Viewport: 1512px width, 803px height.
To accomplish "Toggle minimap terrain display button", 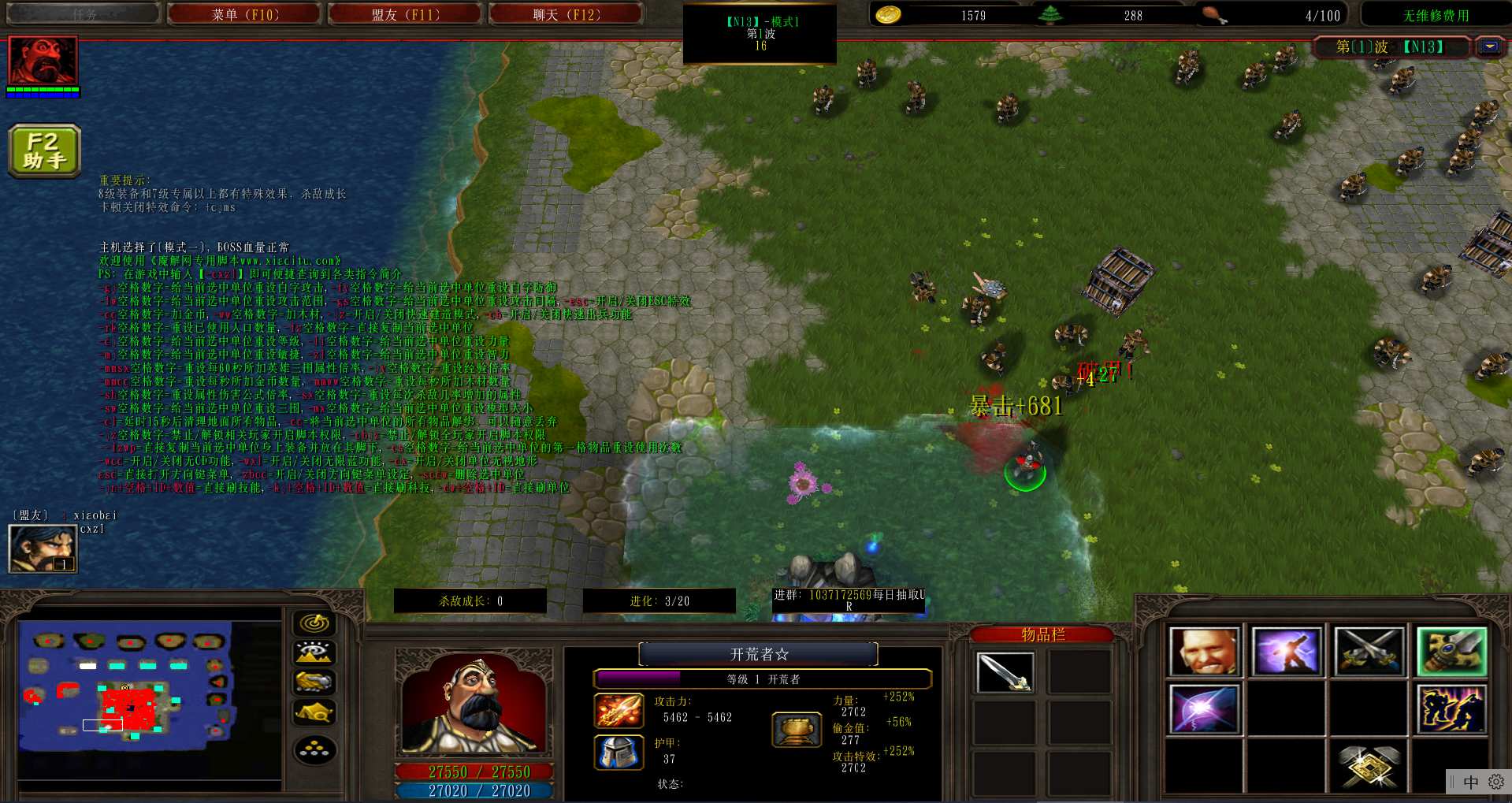I will click(x=314, y=652).
